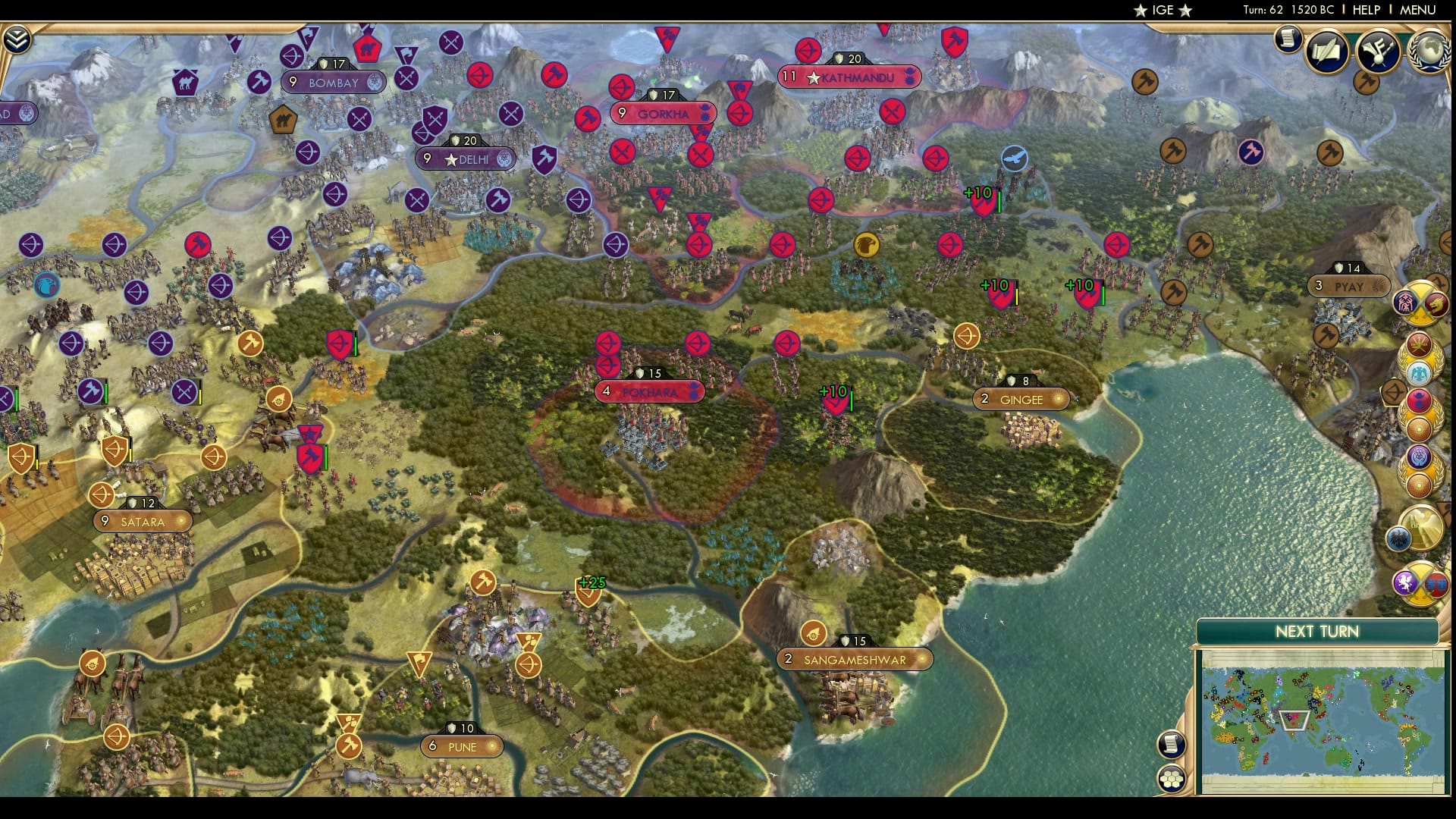Expand the Delhi capital city banner
The image size is (1456, 819).
[x=466, y=158]
